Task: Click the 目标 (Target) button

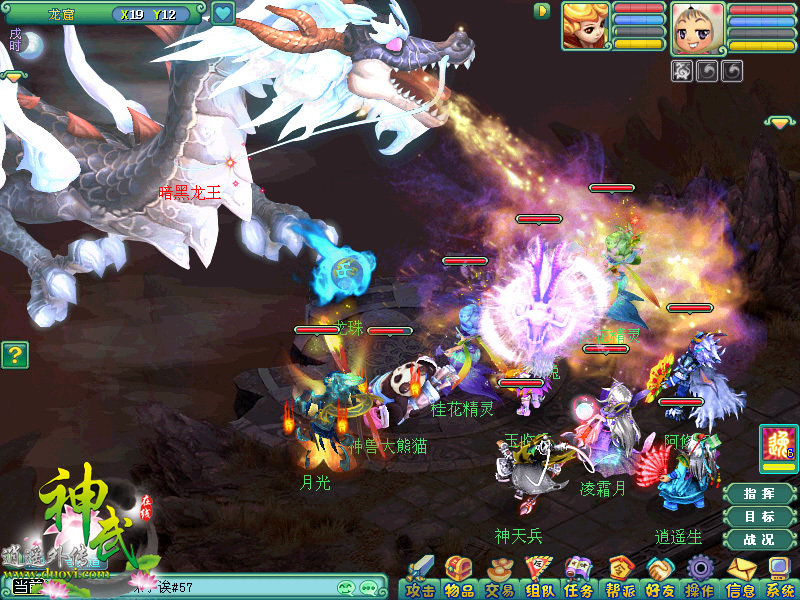Action: point(760,517)
